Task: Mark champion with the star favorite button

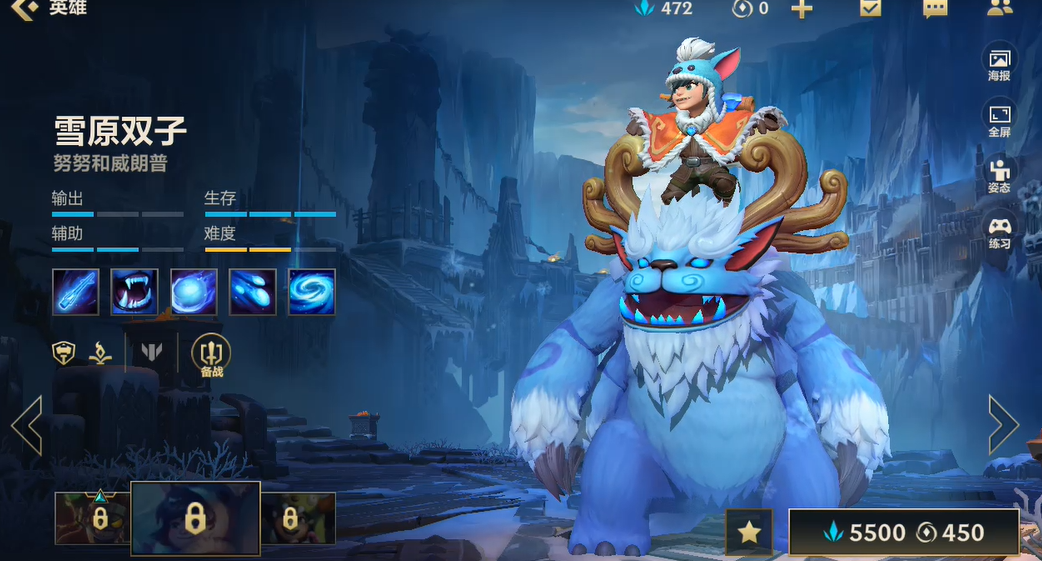Action: (x=749, y=533)
